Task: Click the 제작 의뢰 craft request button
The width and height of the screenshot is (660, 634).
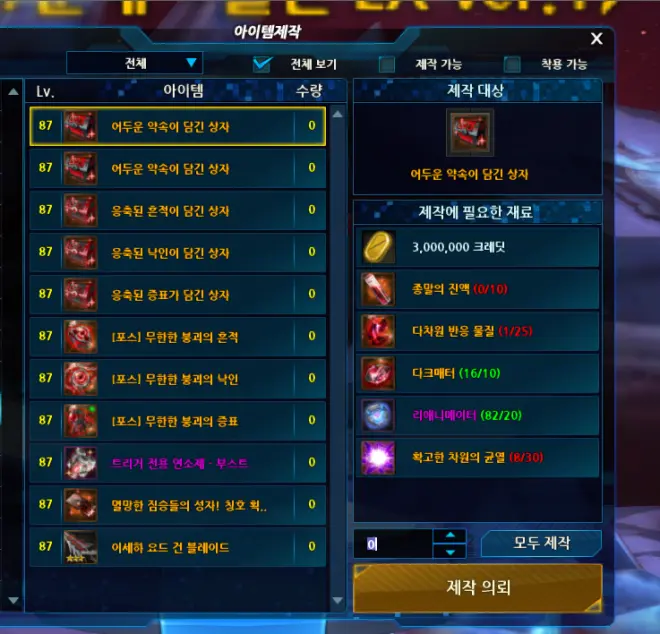Action: tap(477, 587)
